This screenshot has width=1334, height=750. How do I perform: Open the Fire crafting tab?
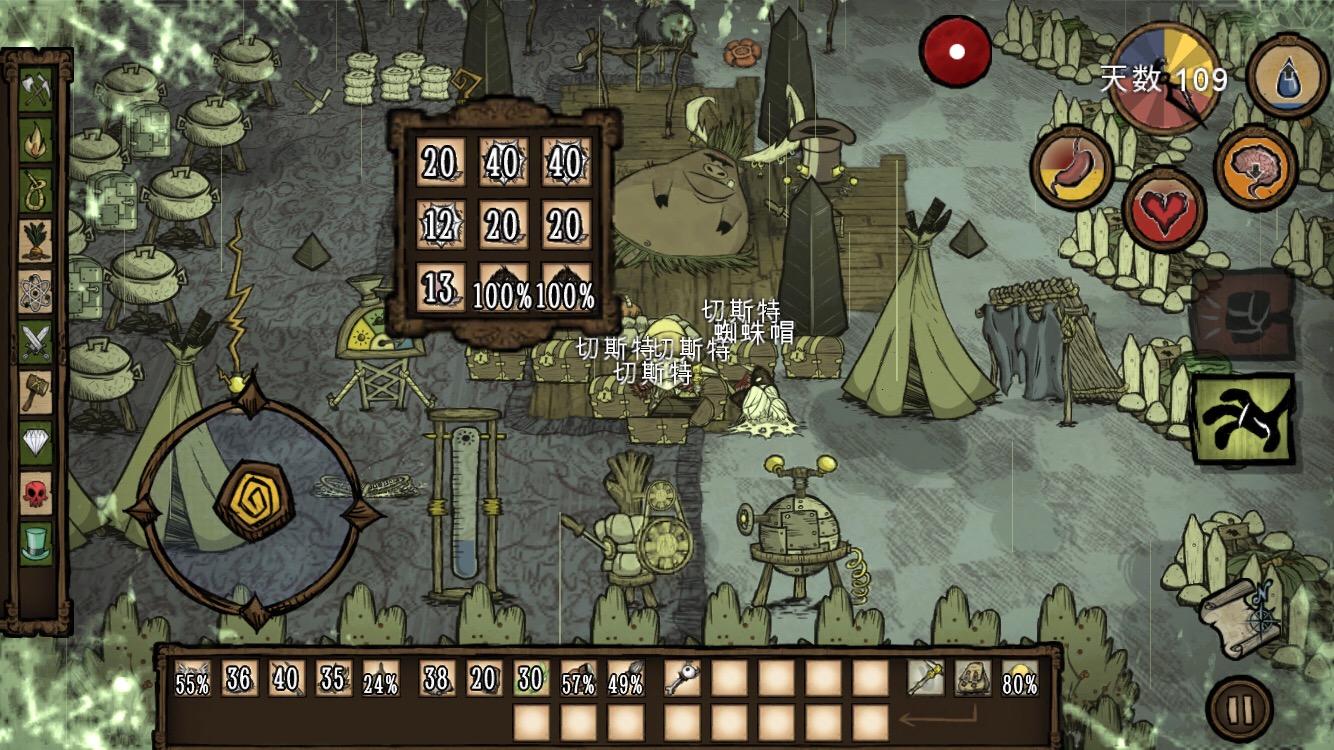[36, 140]
